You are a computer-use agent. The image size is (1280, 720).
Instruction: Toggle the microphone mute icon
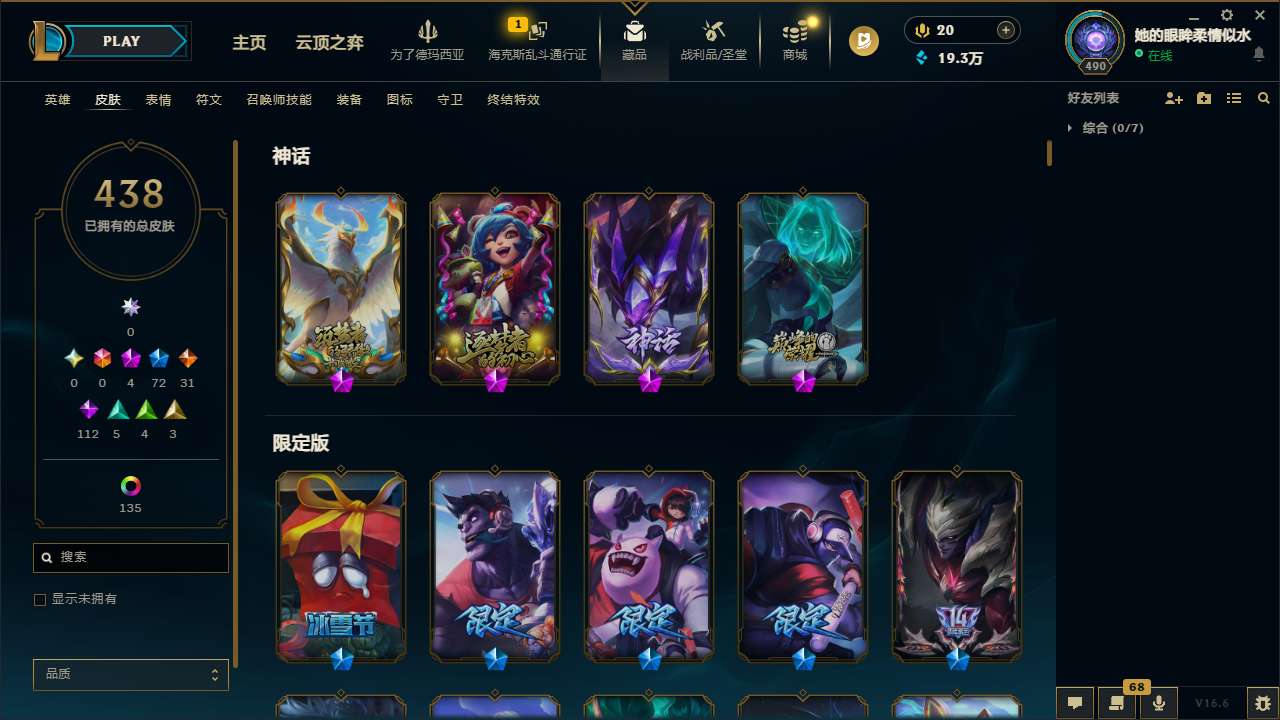click(x=1158, y=703)
